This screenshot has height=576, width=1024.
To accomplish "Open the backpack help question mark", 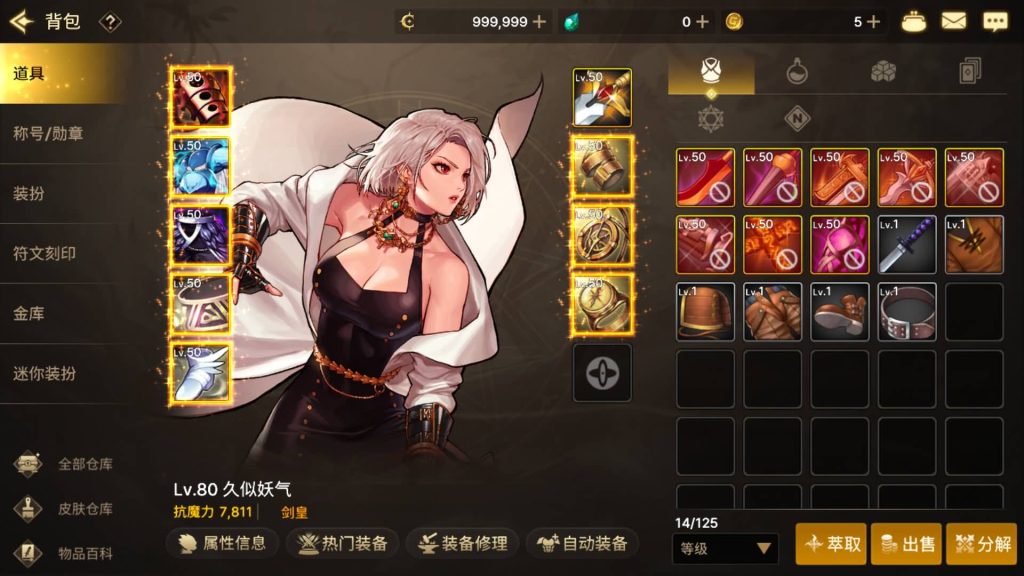I will [111, 21].
